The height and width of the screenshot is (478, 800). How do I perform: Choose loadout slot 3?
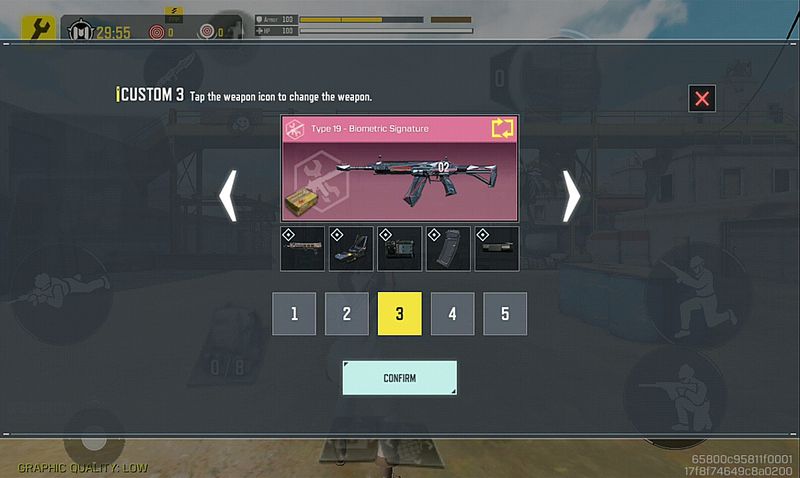399,314
